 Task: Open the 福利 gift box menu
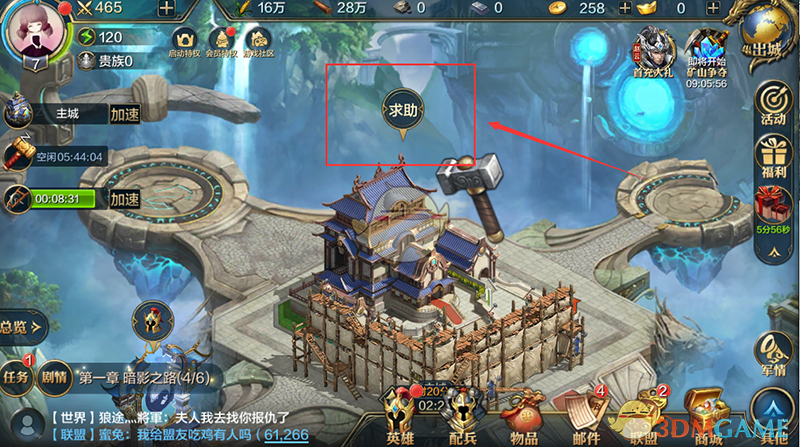coord(771,160)
